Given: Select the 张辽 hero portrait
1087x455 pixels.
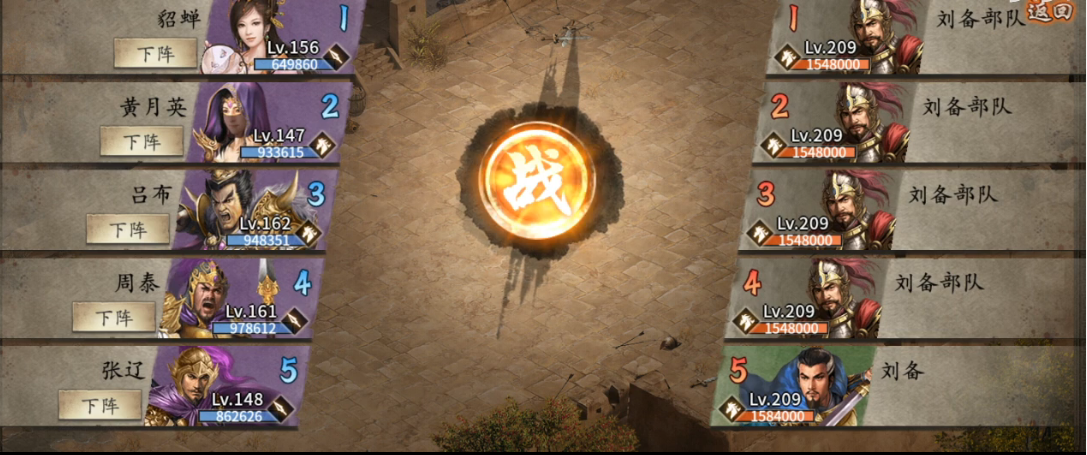Looking at the screenshot, I should [x=188, y=382].
